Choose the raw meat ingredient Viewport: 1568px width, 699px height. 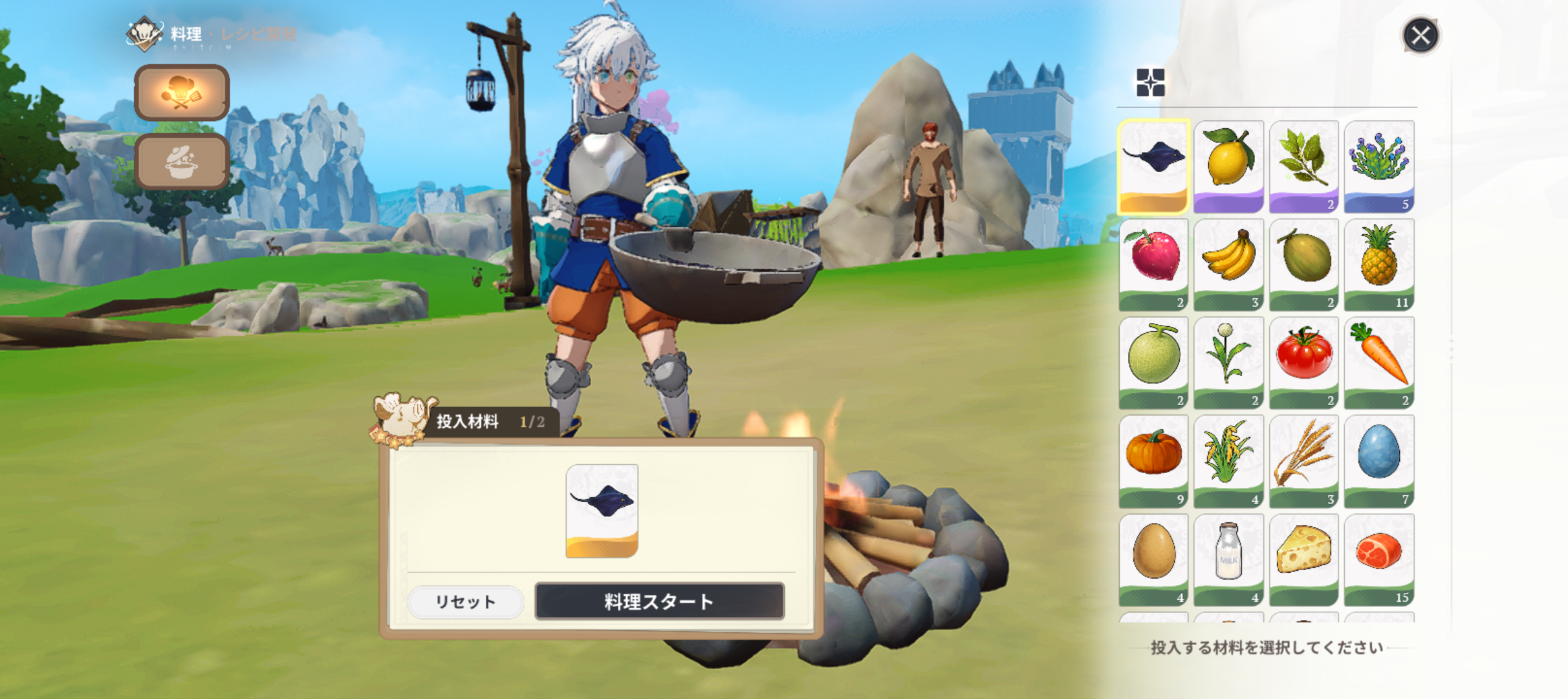pyautogui.click(x=1378, y=559)
